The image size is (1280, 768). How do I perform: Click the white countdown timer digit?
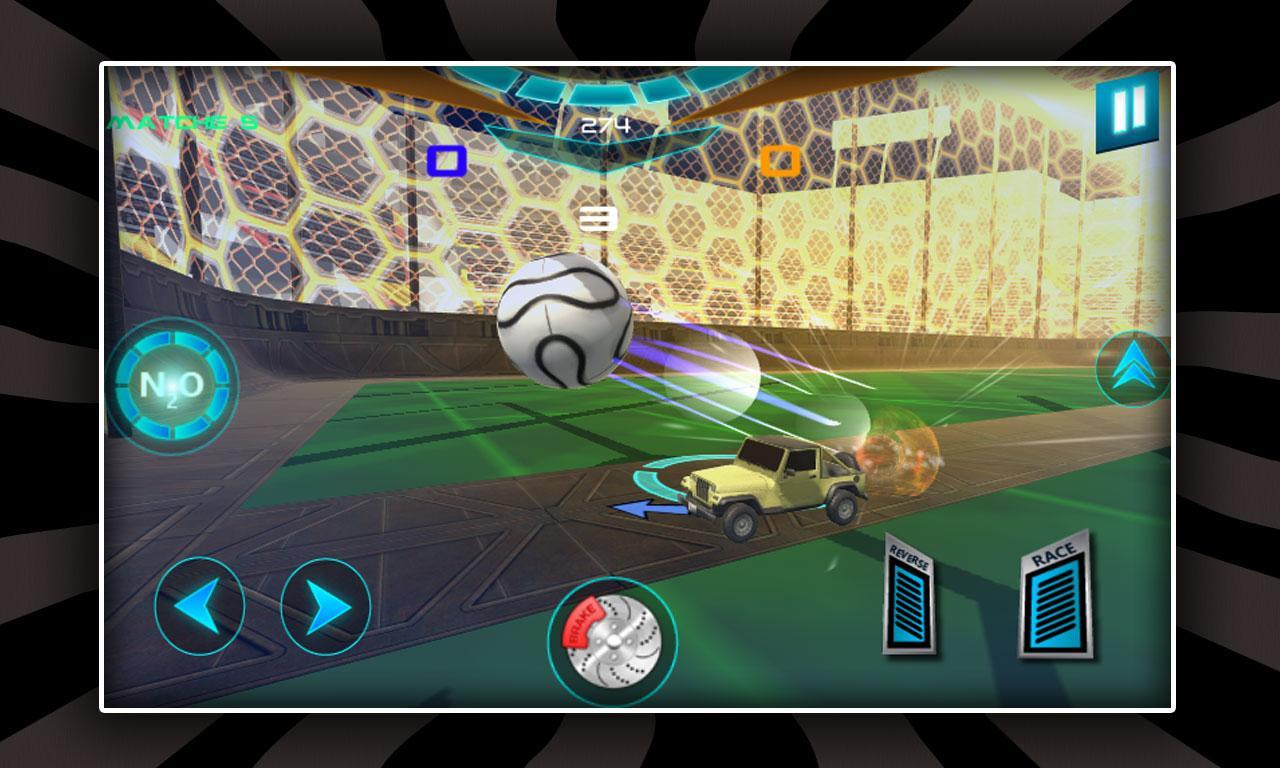[x=598, y=216]
